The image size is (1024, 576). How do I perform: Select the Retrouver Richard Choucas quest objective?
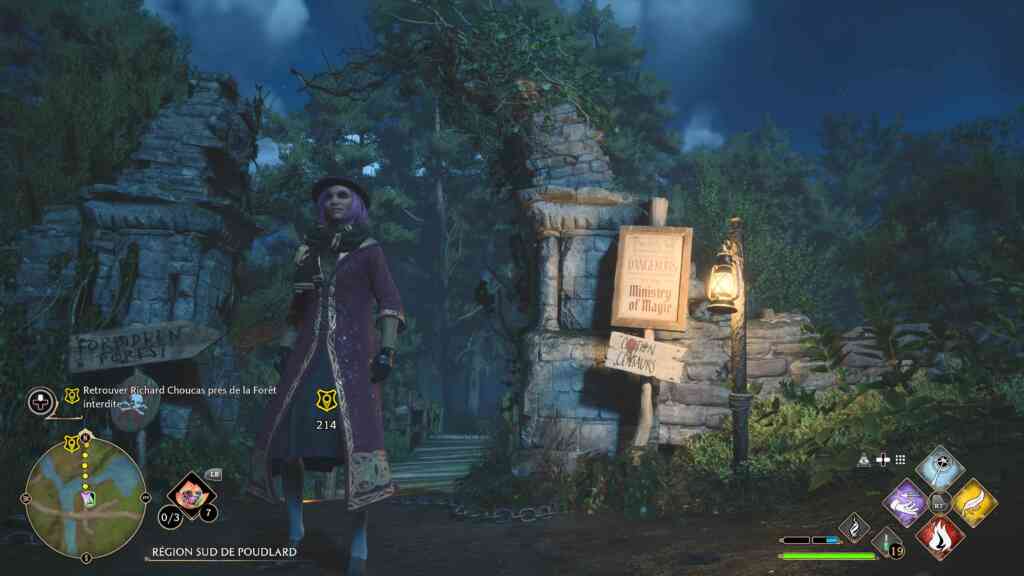click(168, 396)
